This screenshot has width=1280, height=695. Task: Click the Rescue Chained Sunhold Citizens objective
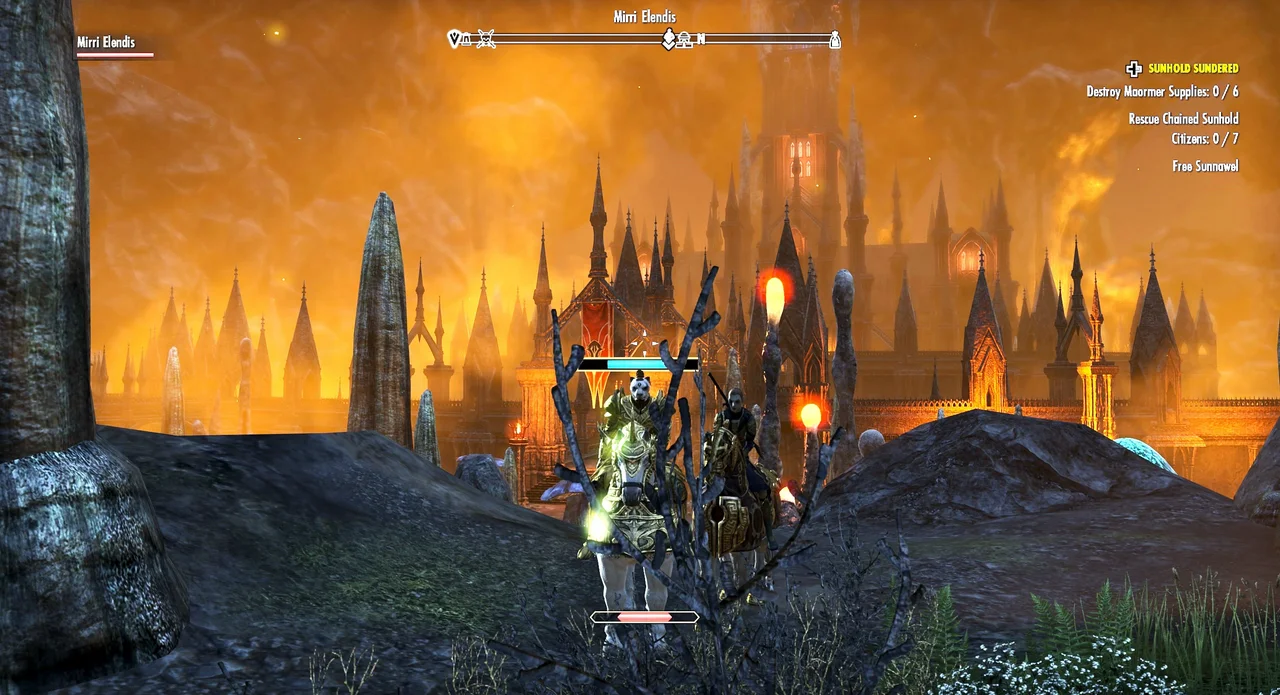click(1183, 129)
